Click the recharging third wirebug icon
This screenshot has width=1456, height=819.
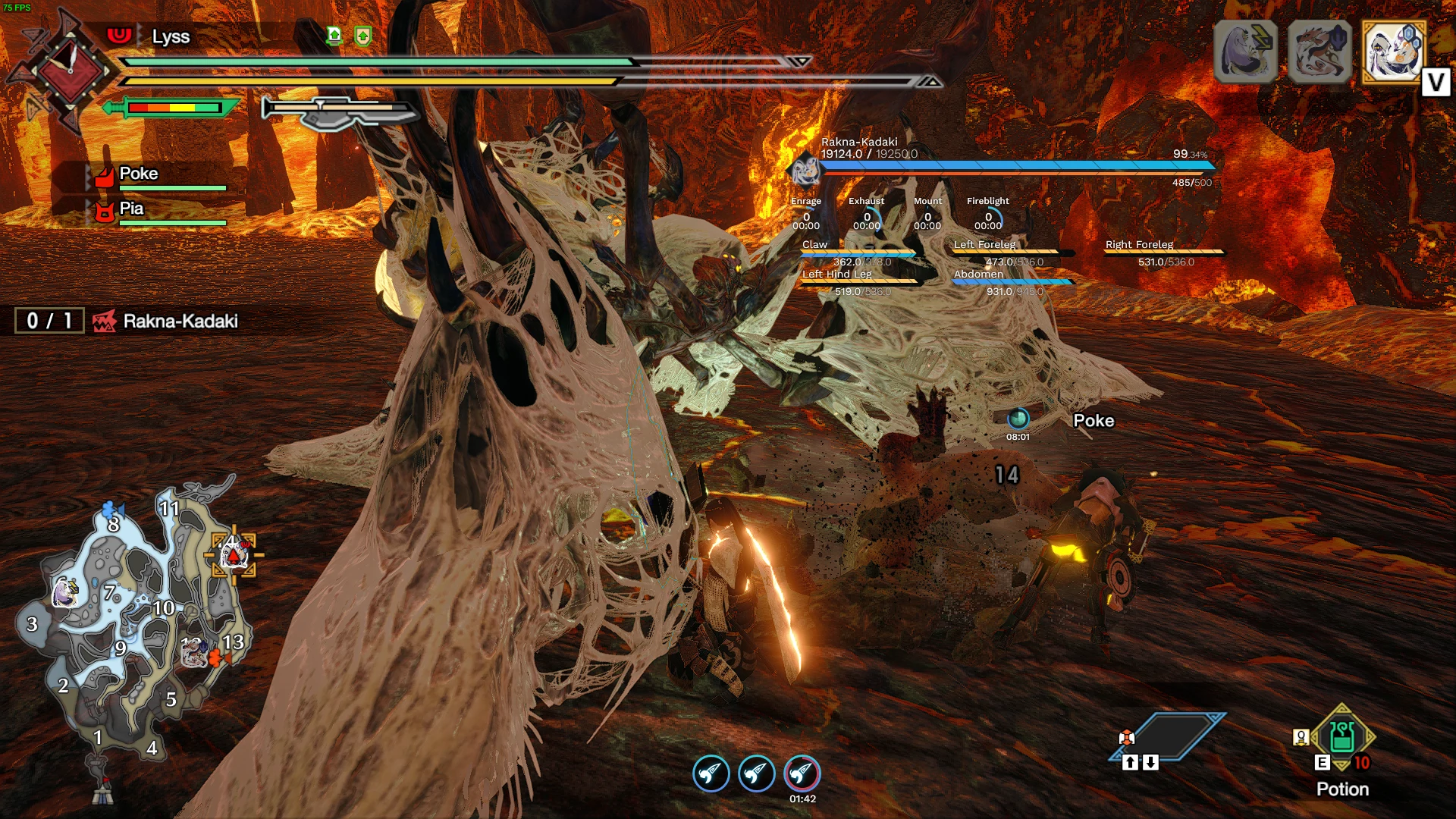[x=802, y=774]
